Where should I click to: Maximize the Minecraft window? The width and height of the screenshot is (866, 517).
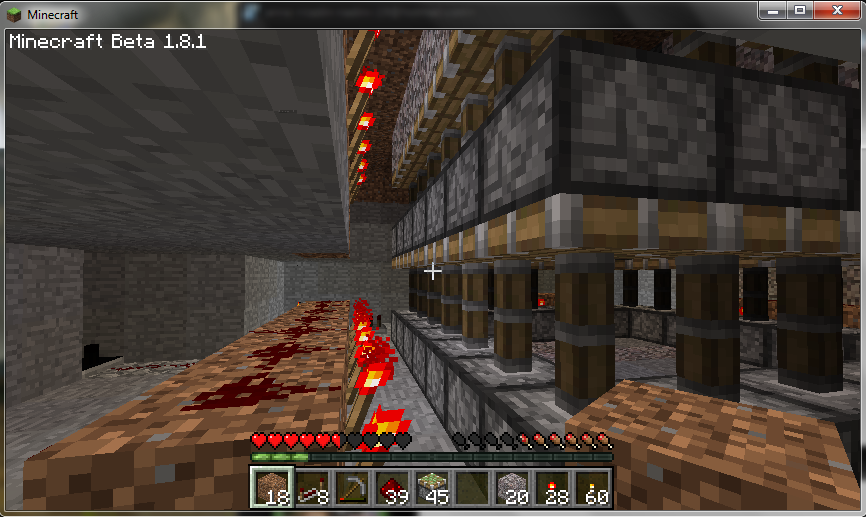click(x=799, y=10)
